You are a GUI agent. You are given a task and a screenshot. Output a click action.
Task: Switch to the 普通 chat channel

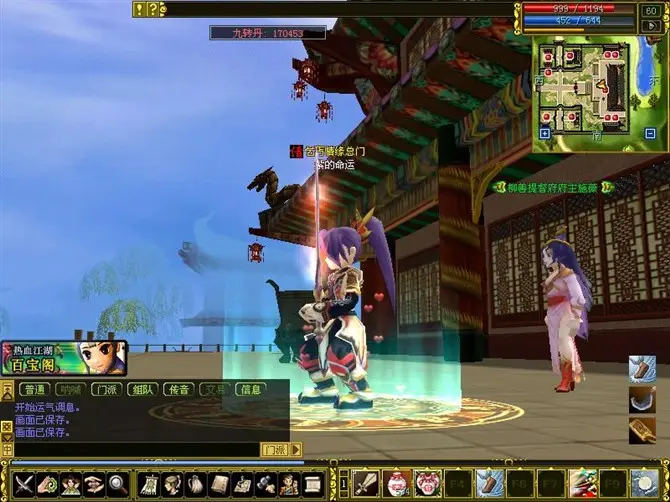click(35, 390)
